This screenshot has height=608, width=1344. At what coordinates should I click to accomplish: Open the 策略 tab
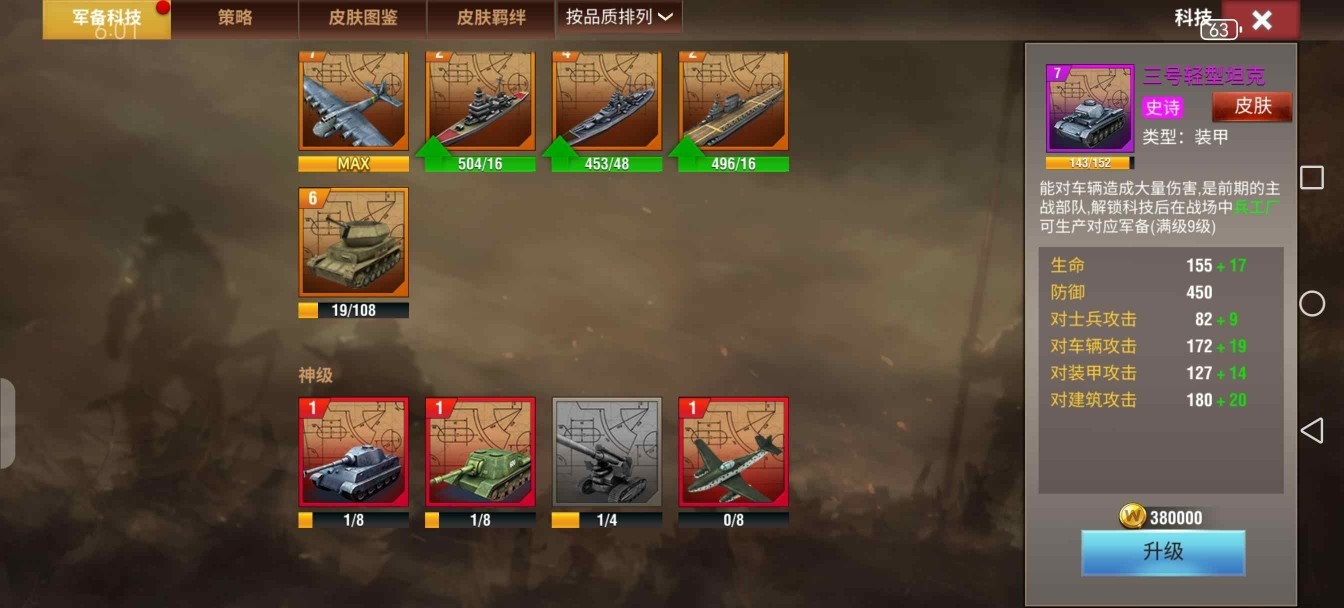(x=235, y=19)
